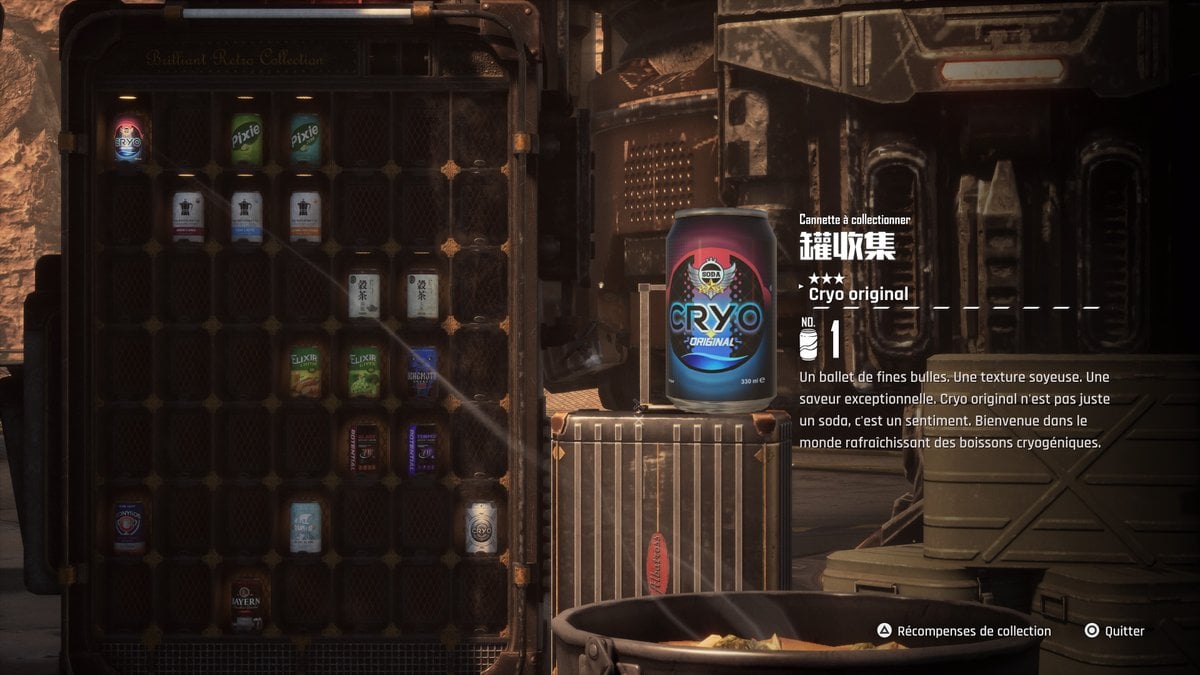The height and width of the screenshot is (675, 1200).
Task: Choose the green Elixir can
Action: point(364,371)
